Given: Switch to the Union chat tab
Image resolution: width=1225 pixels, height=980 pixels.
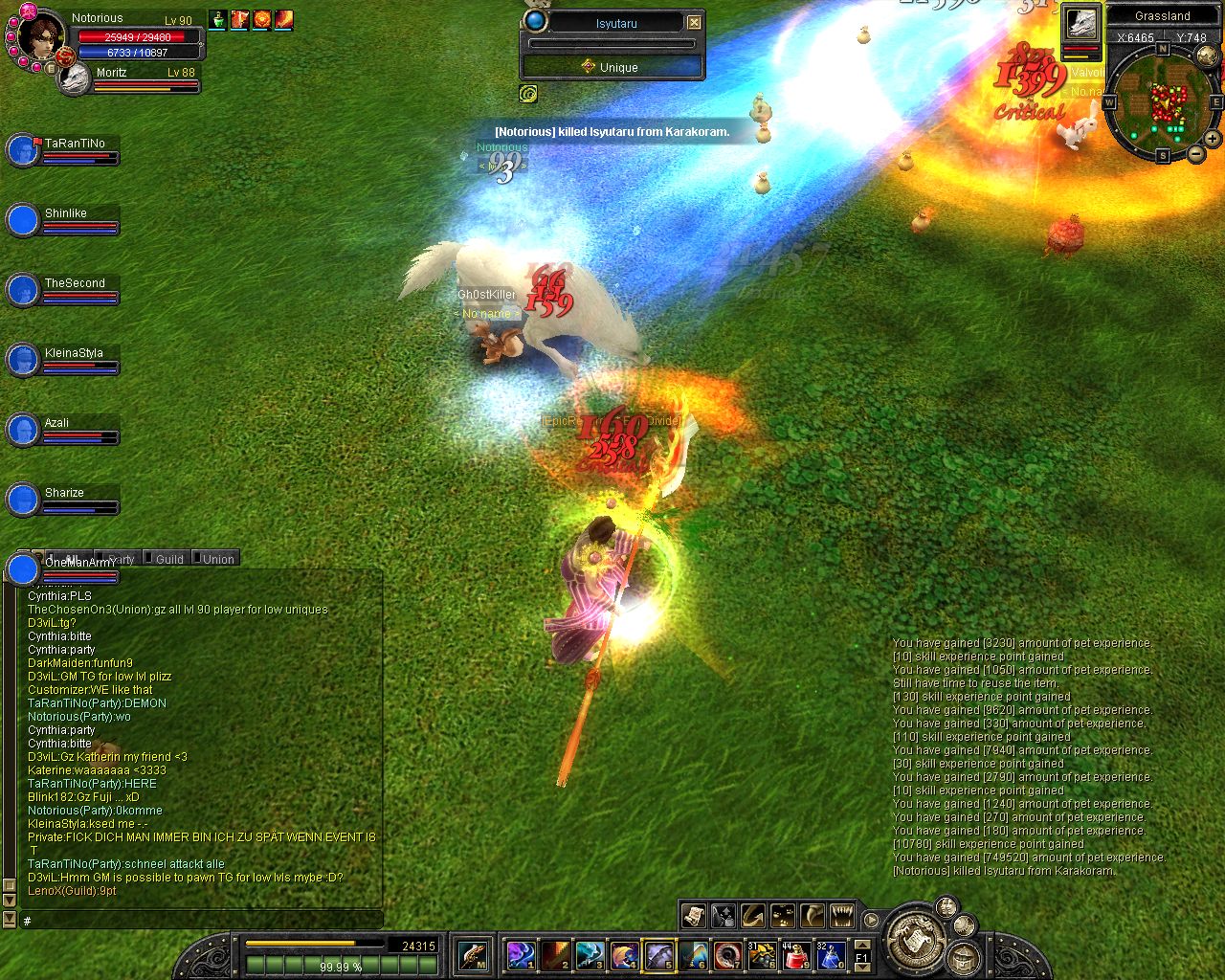Looking at the screenshot, I should click(217, 559).
